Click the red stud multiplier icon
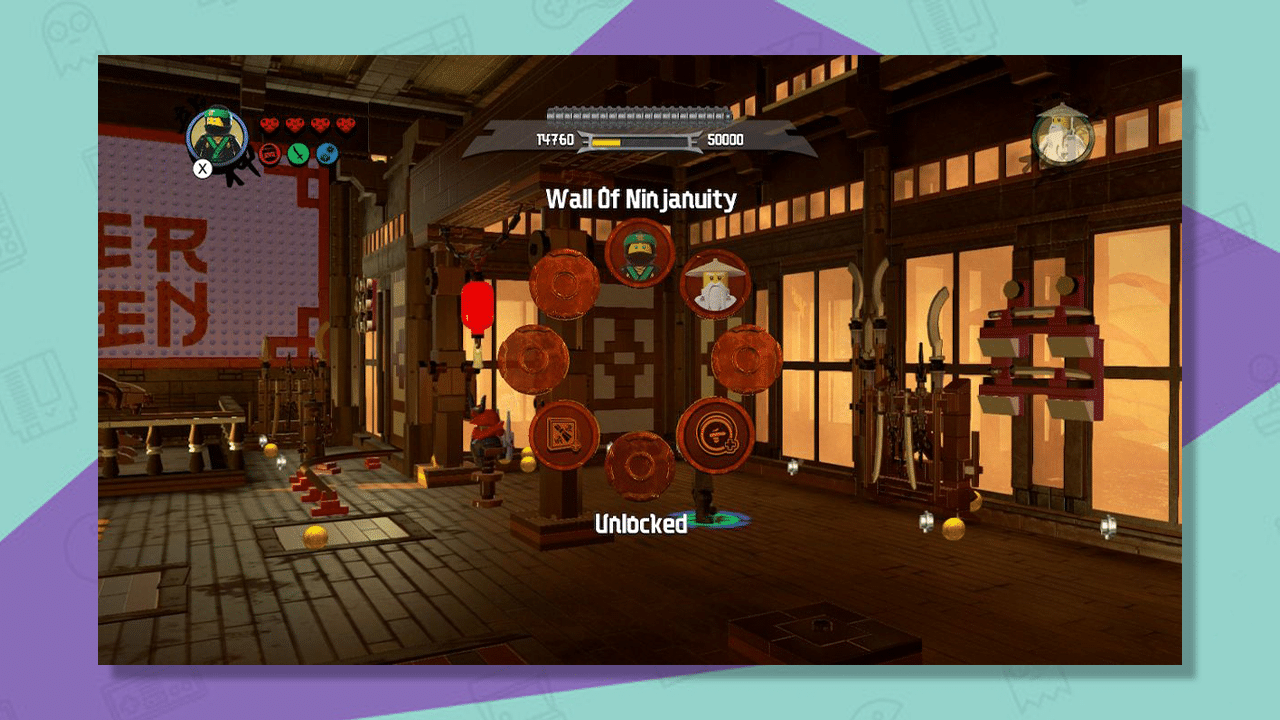The image size is (1280, 720). [270, 154]
